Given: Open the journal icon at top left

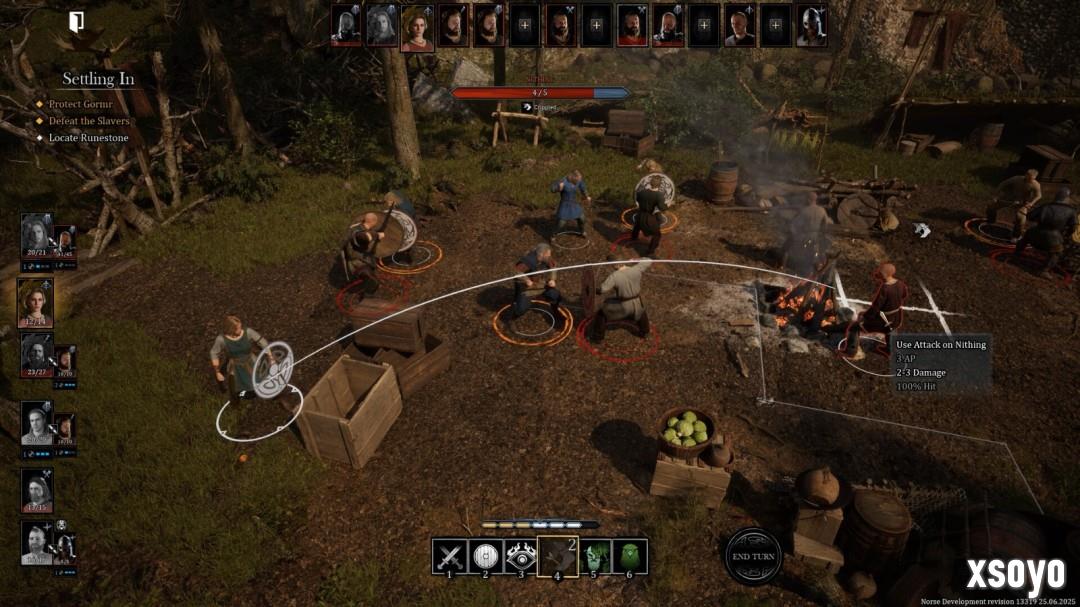Looking at the screenshot, I should 76,22.
